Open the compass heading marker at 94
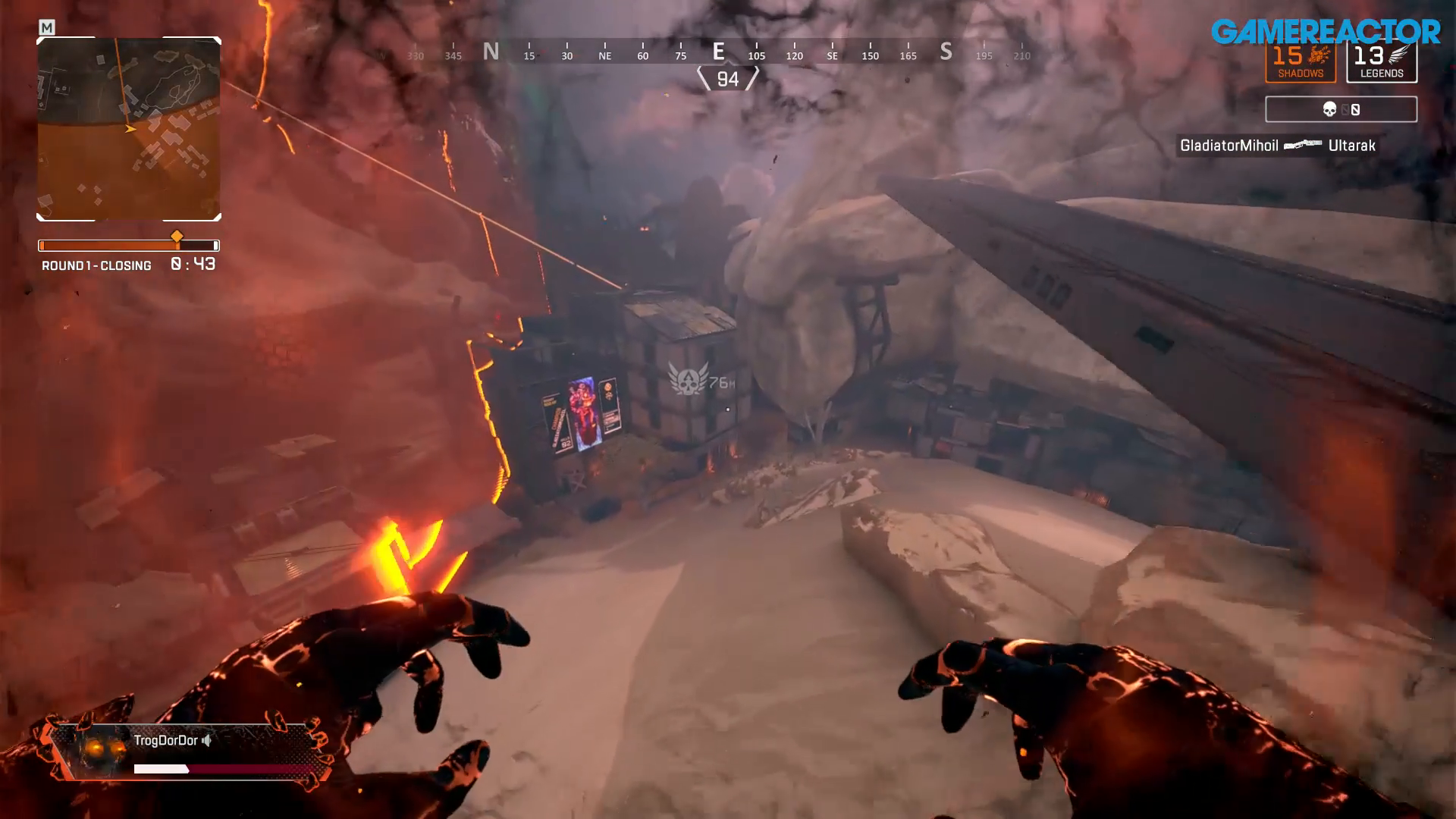 coord(726,79)
